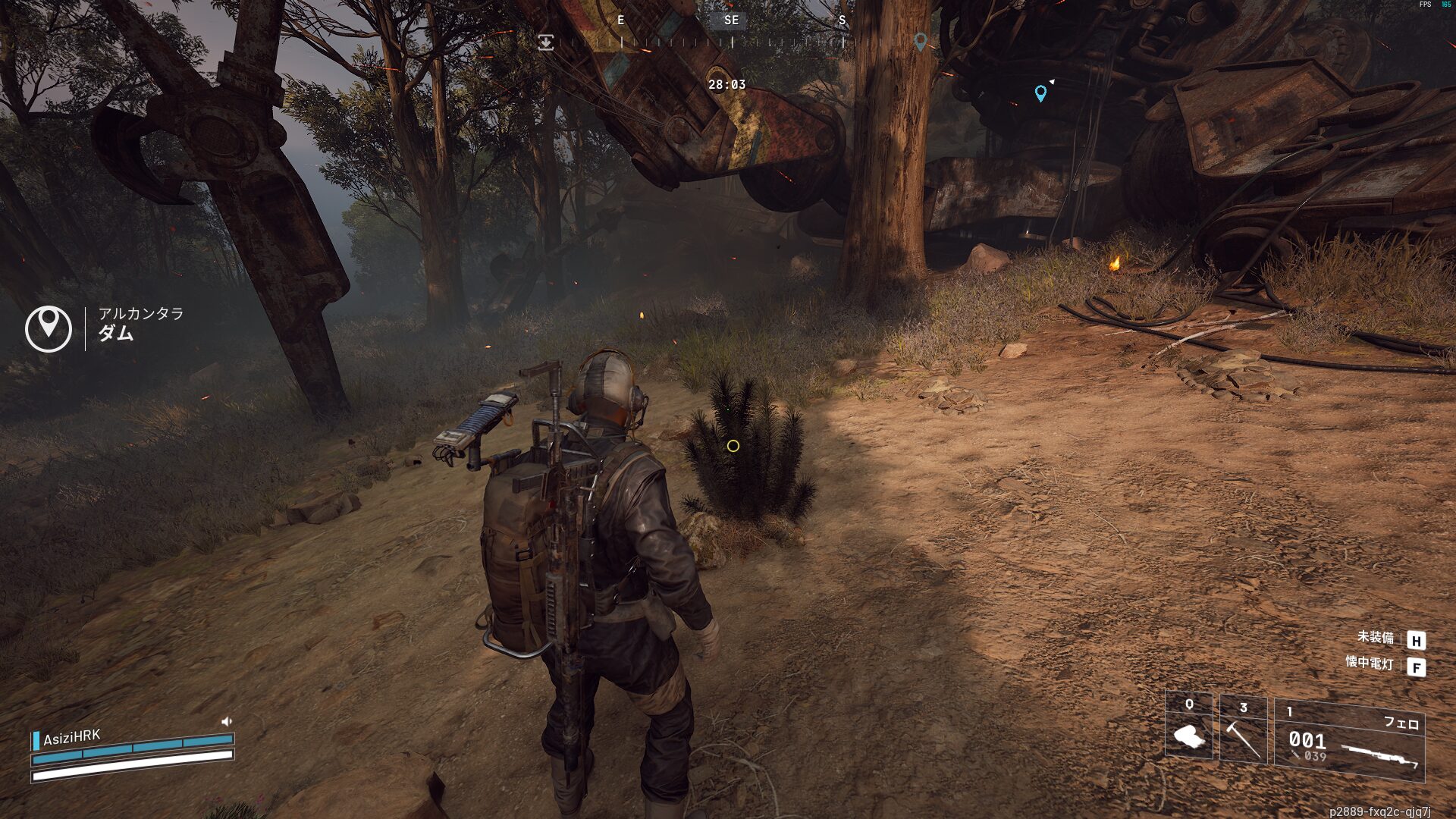Click the extraction icon beside the compass
The height and width of the screenshot is (819, 1456).
coord(545,42)
